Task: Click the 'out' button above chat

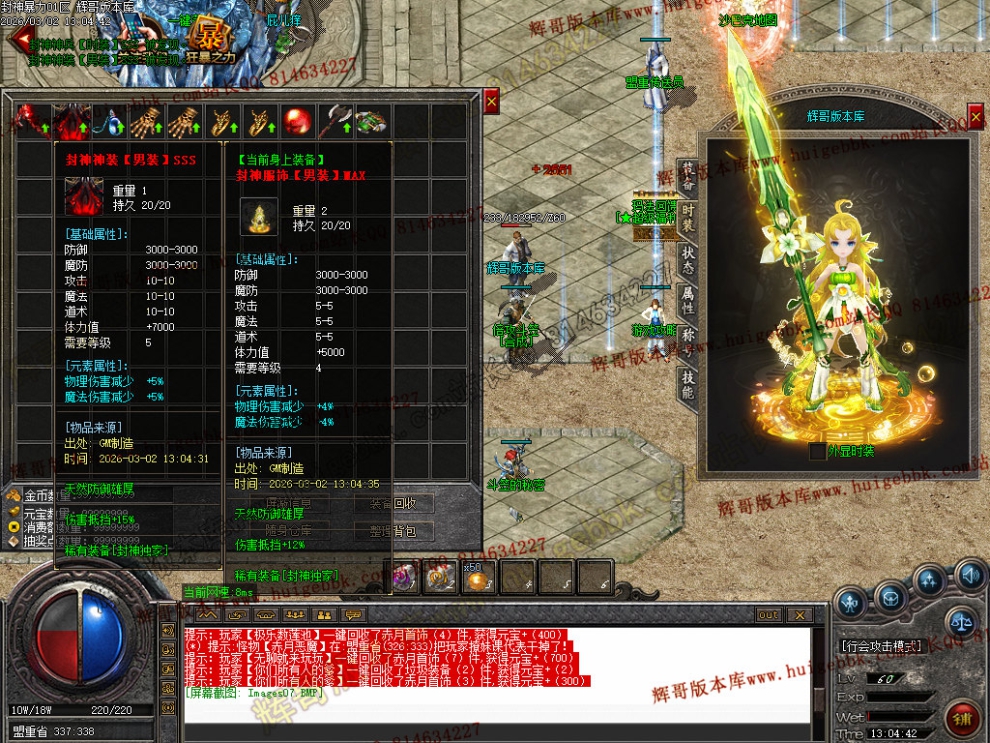Action: (x=768, y=615)
